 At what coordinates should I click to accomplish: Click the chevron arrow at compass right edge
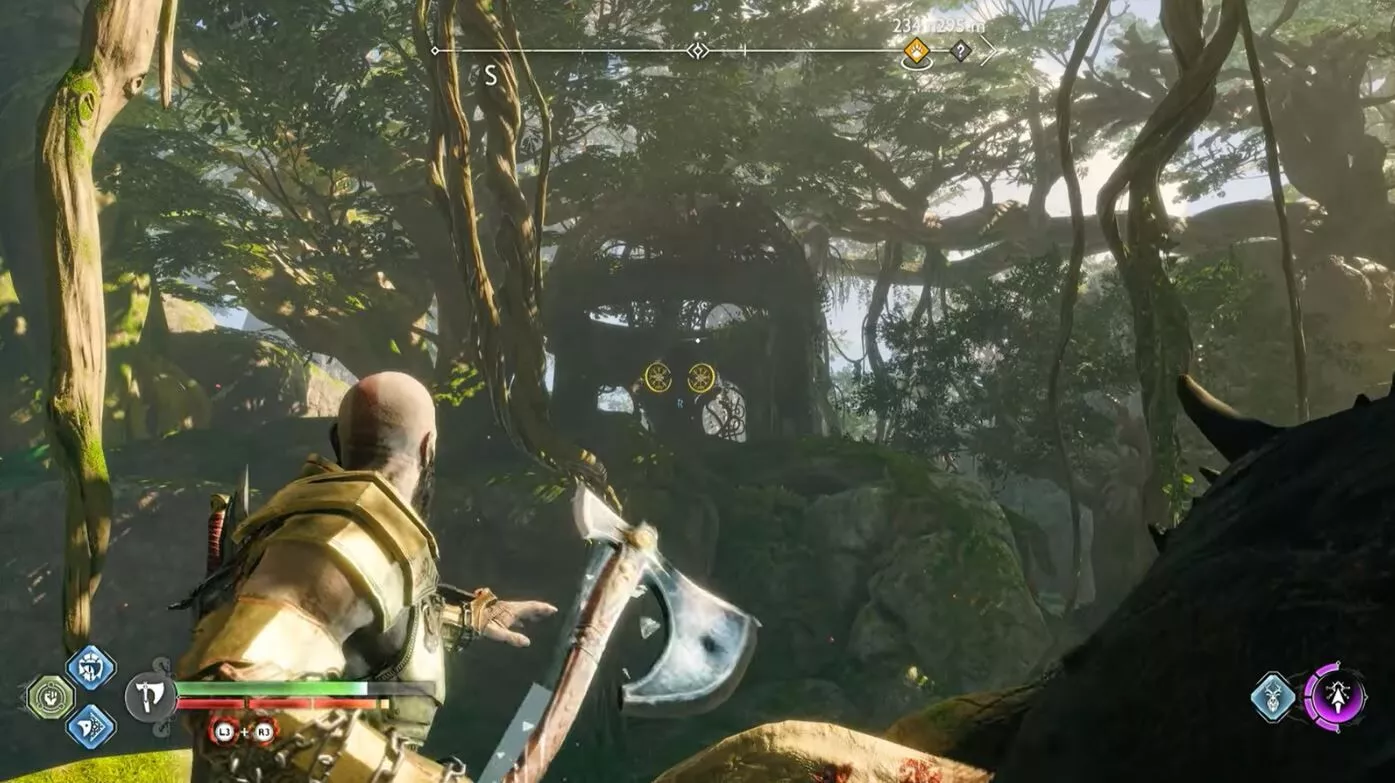click(988, 50)
